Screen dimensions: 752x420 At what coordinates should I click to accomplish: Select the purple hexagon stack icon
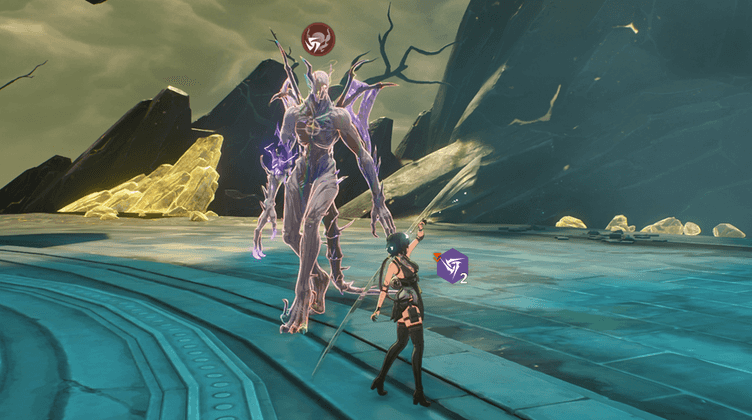click(x=452, y=265)
